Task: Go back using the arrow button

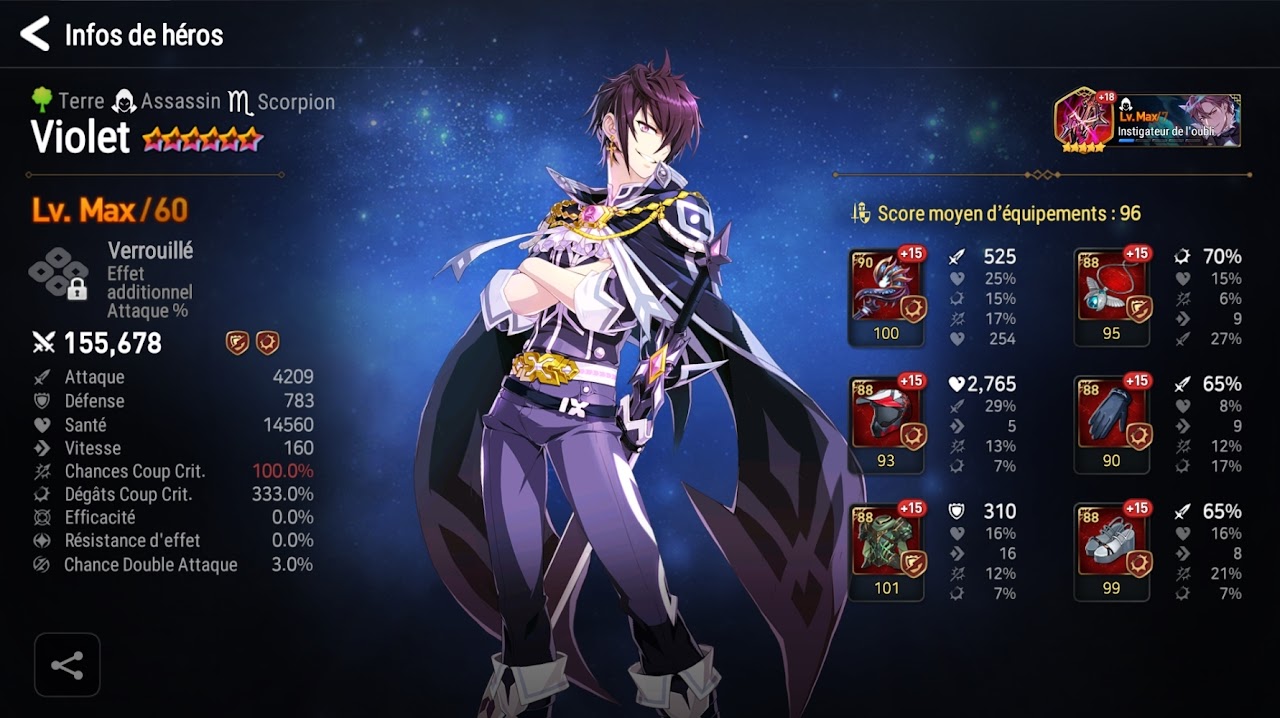Action: 35,34
